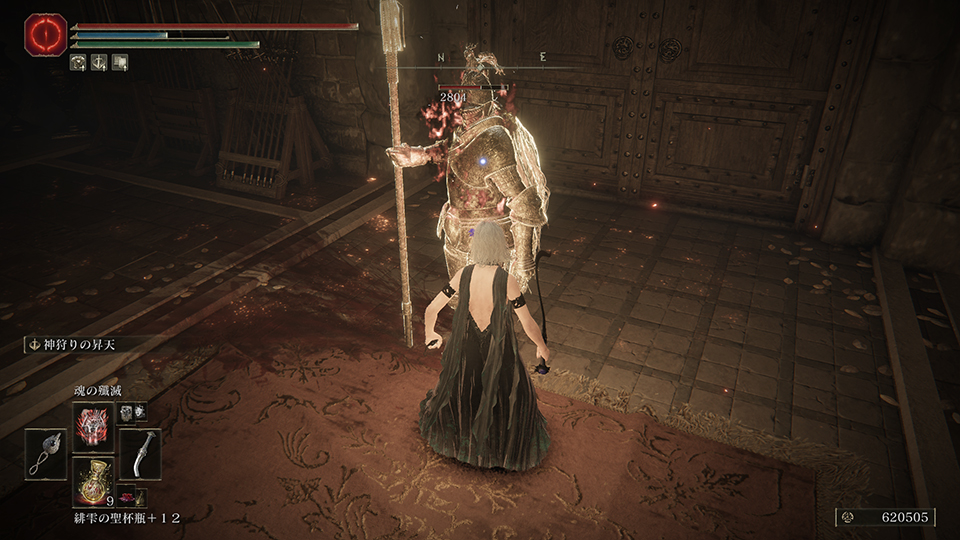Click the red Great Rune icon

pos(46,34)
